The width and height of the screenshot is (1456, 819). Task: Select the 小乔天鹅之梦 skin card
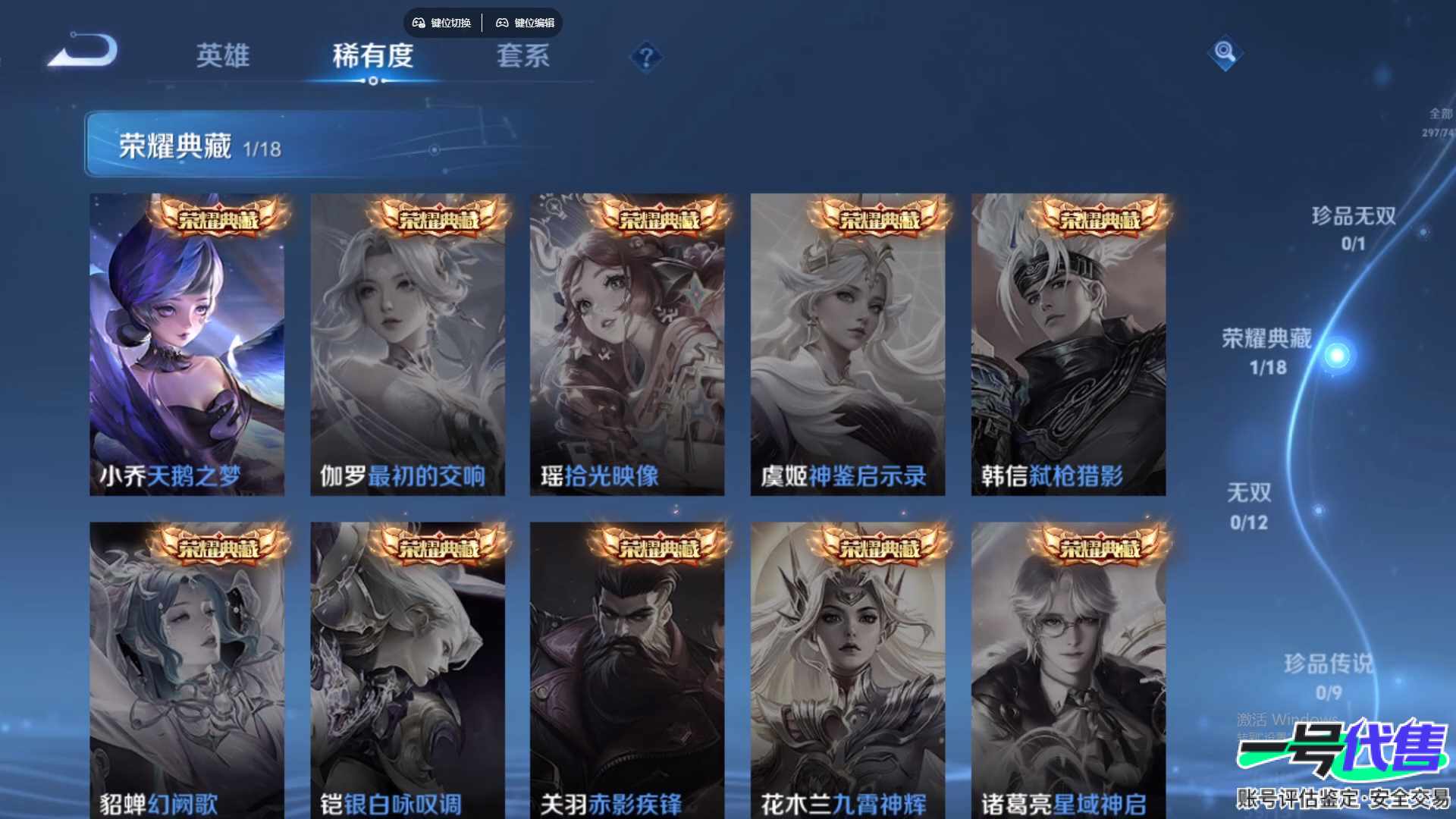click(x=187, y=345)
